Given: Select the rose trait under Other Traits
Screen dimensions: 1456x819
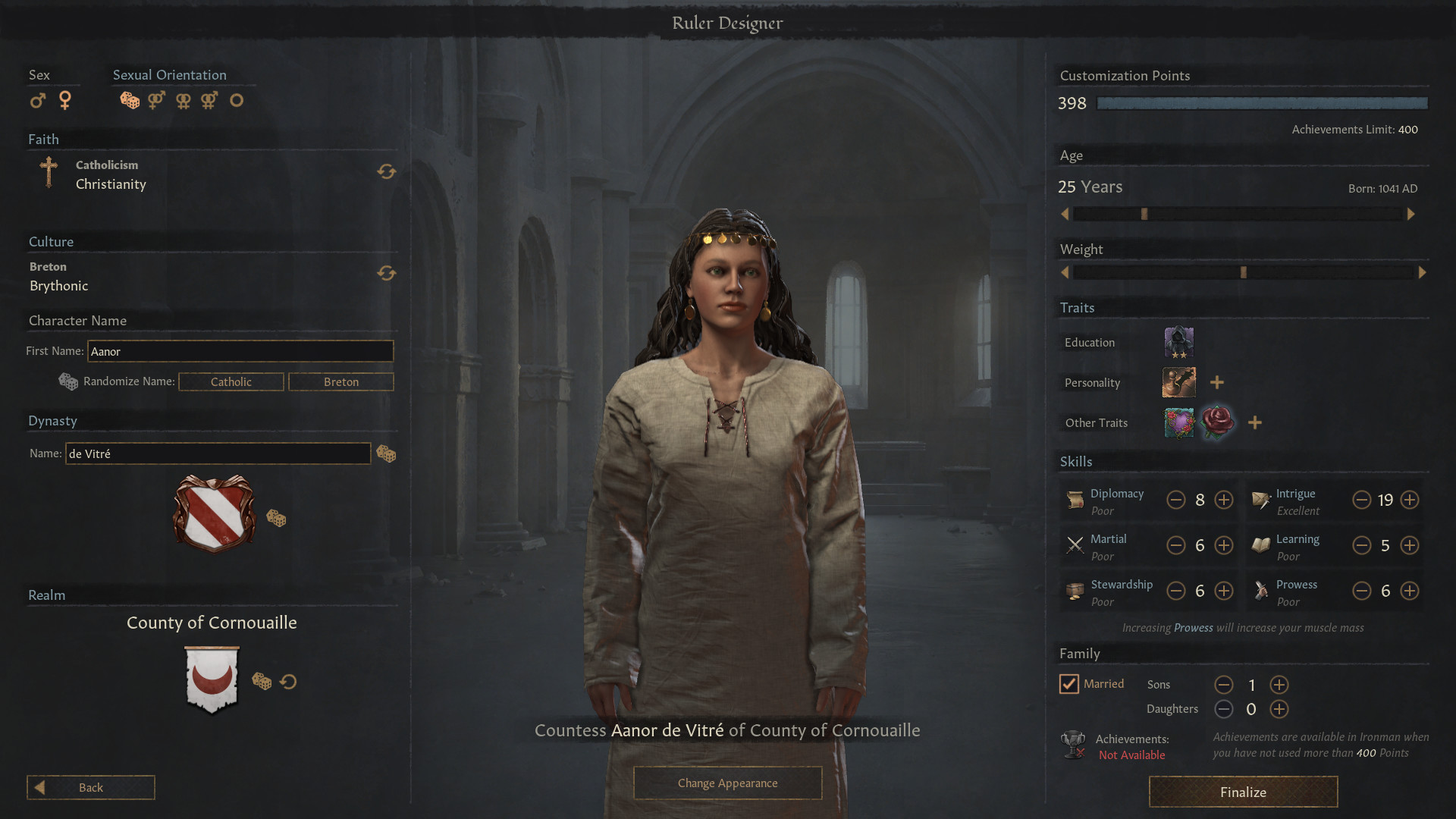Looking at the screenshot, I should point(1218,422).
